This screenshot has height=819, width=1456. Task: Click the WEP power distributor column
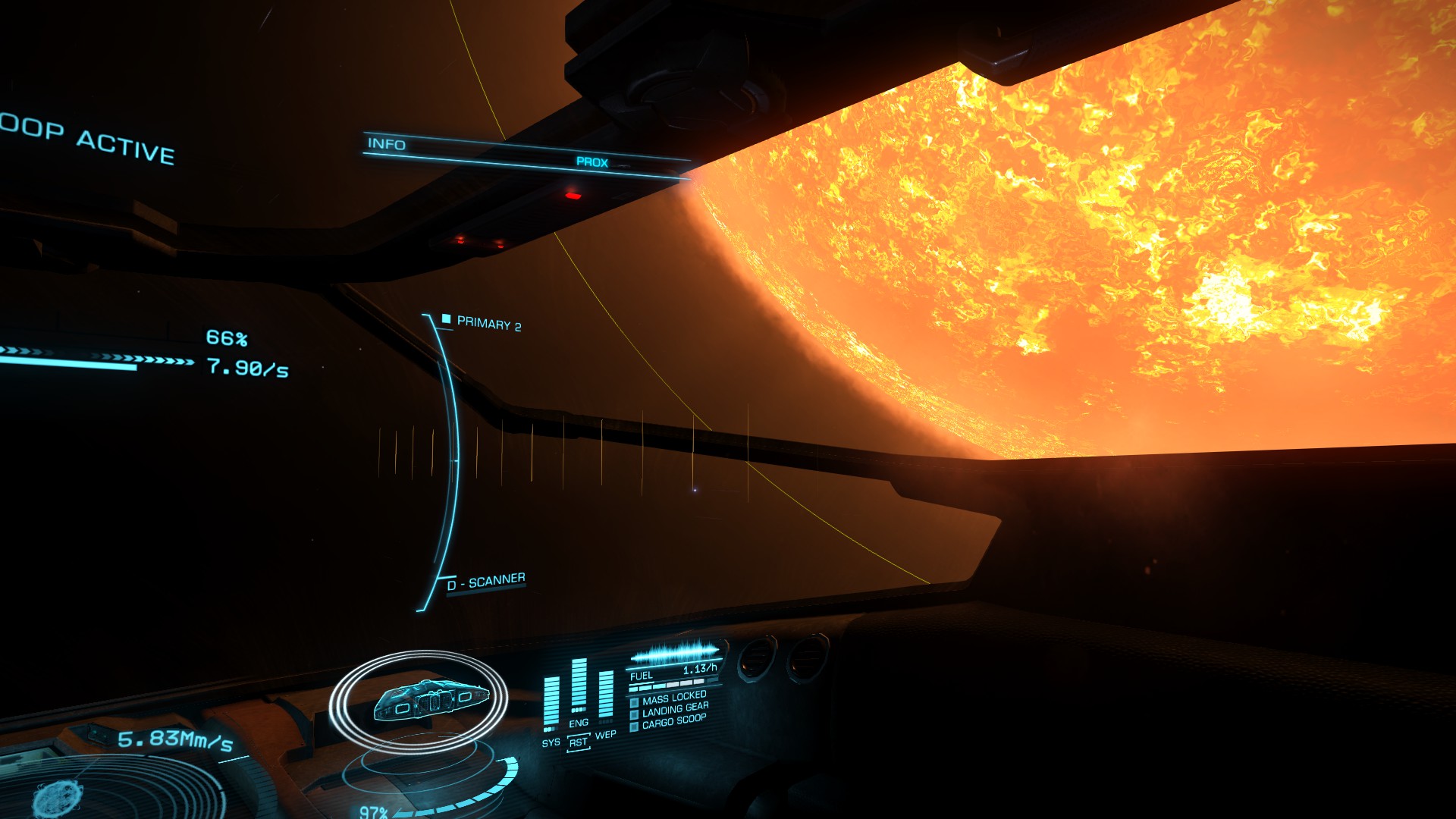[x=606, y=695]
